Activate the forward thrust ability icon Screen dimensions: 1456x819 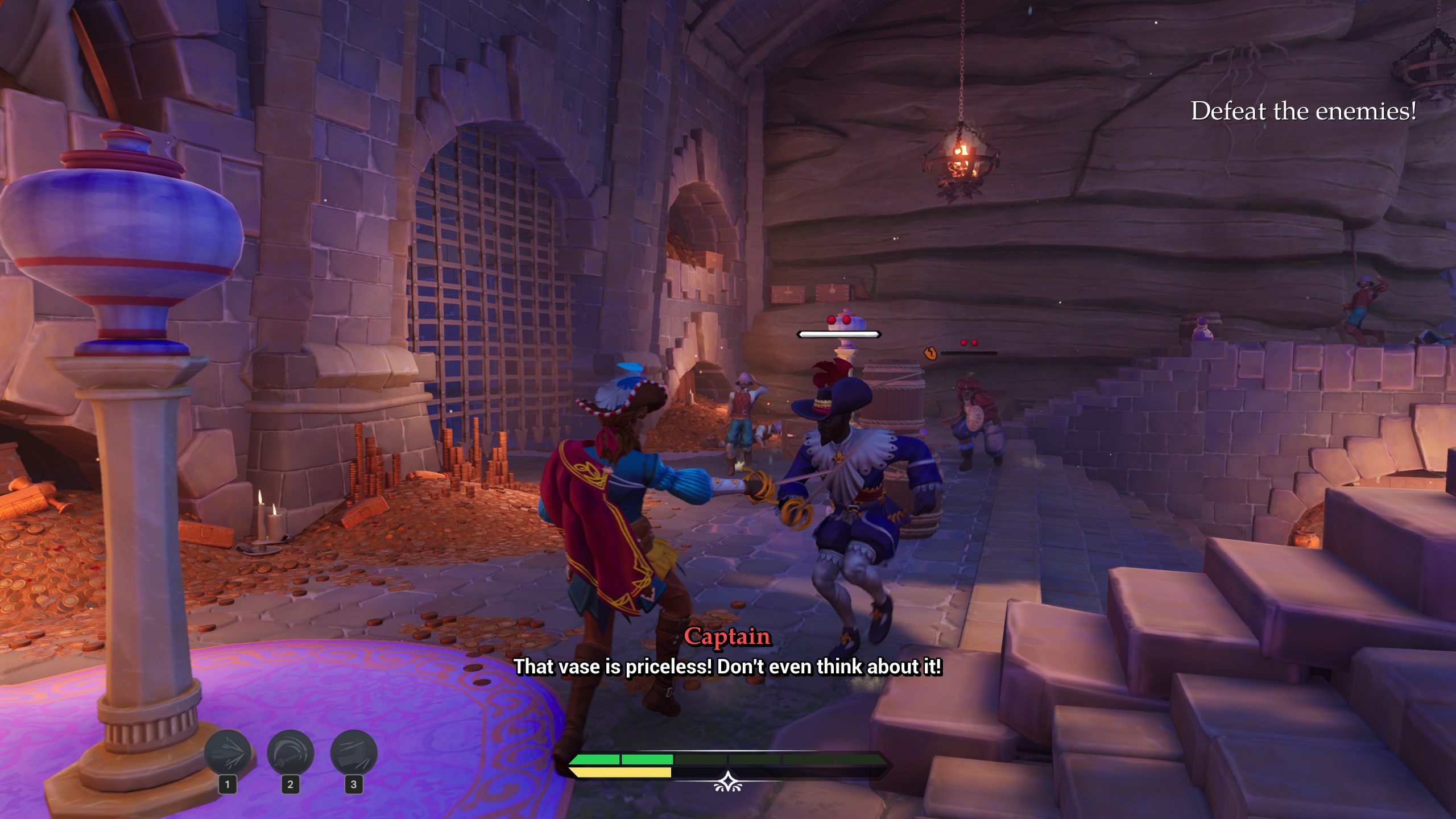tap(227, 754)
